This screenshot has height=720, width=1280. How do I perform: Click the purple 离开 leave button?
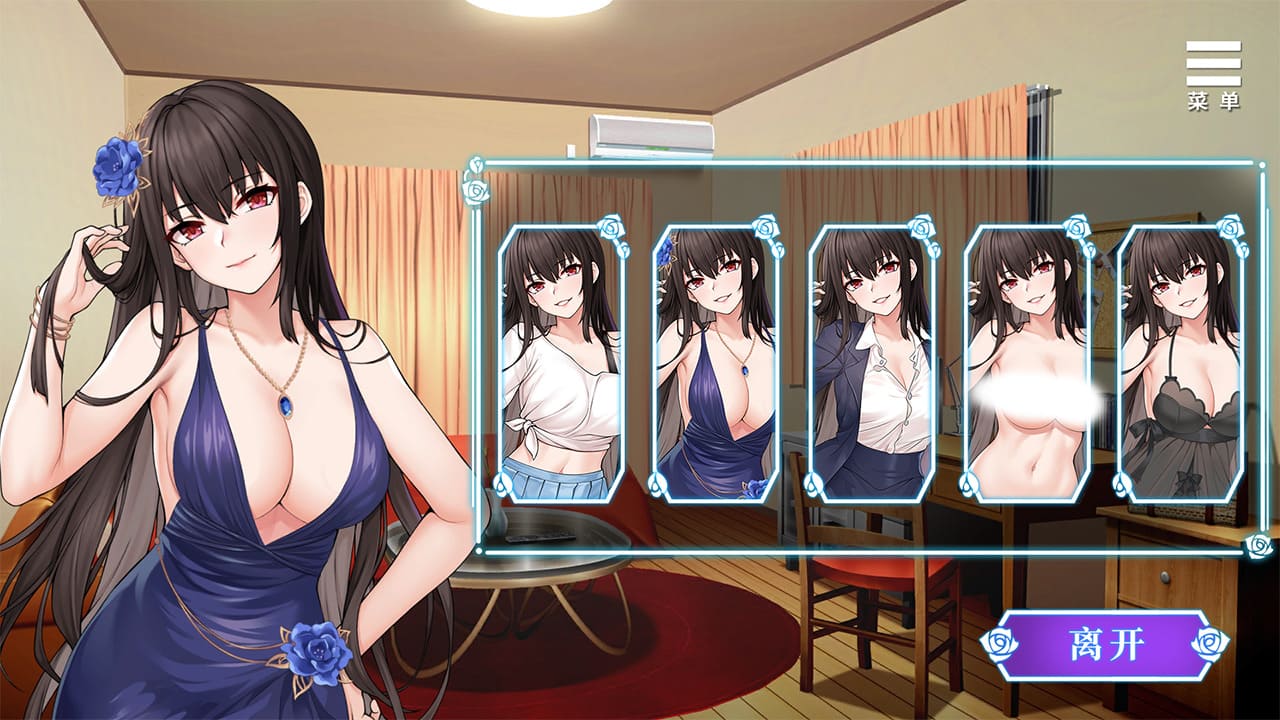[x=1105, y=645]
